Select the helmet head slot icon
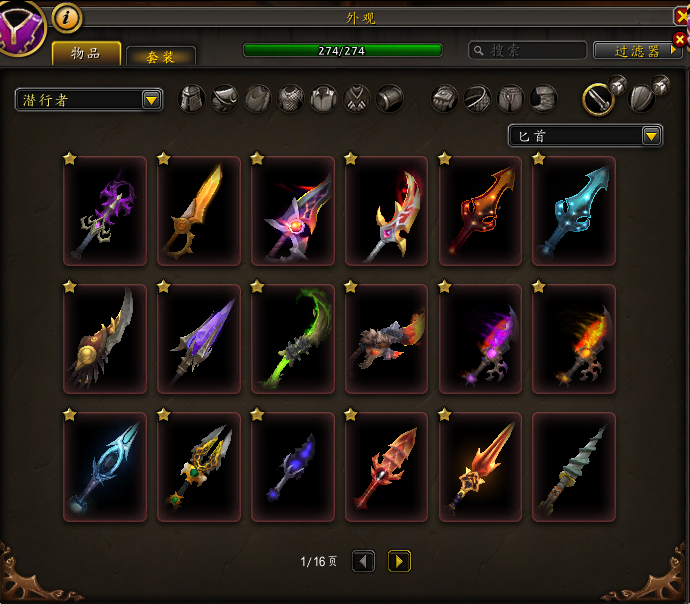The height and width of the screenshot is (604, 690). point(192,98)
